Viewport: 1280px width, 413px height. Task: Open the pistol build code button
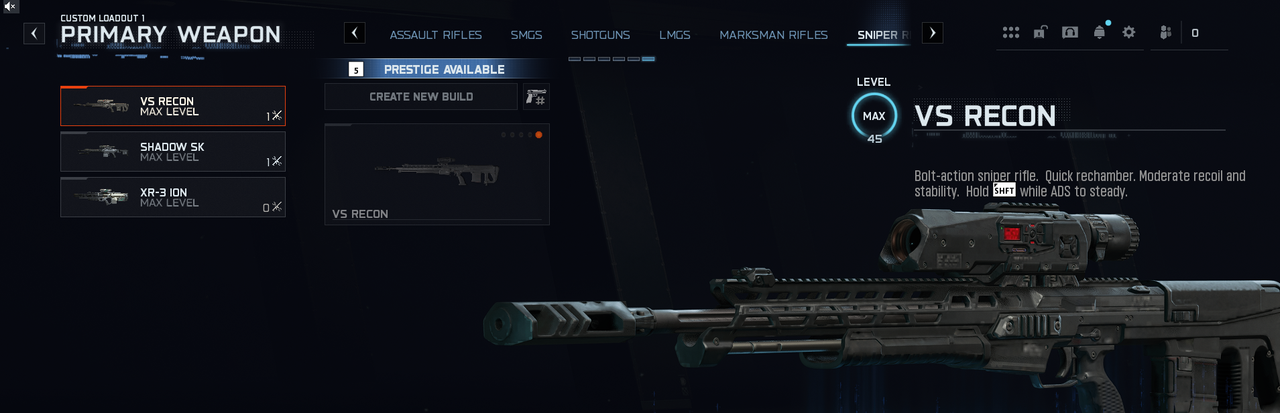pos(536,97)
